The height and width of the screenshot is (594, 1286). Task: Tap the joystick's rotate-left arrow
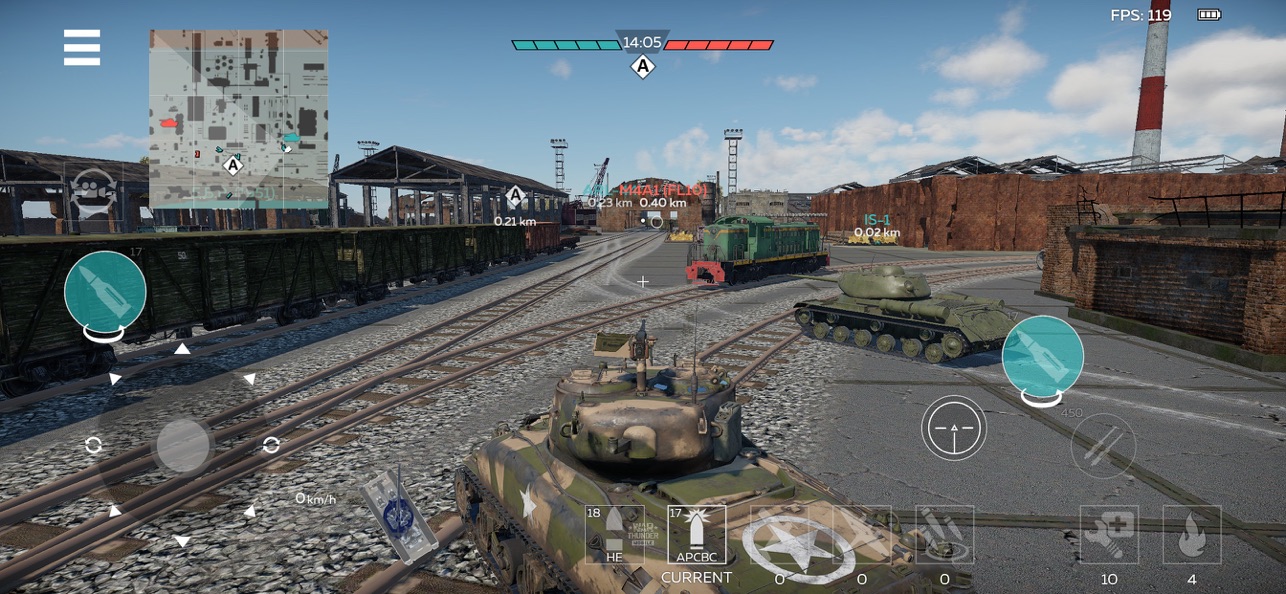tap(94, 445)
